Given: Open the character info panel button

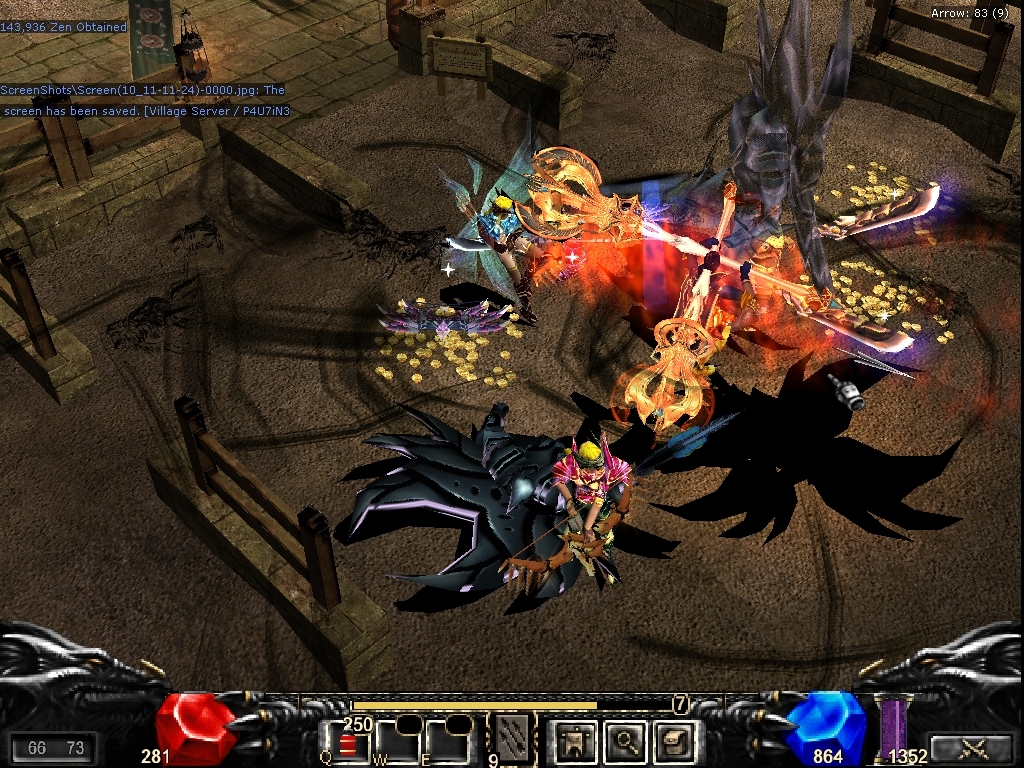Looking at the screenshot, I should pos(576,741).
